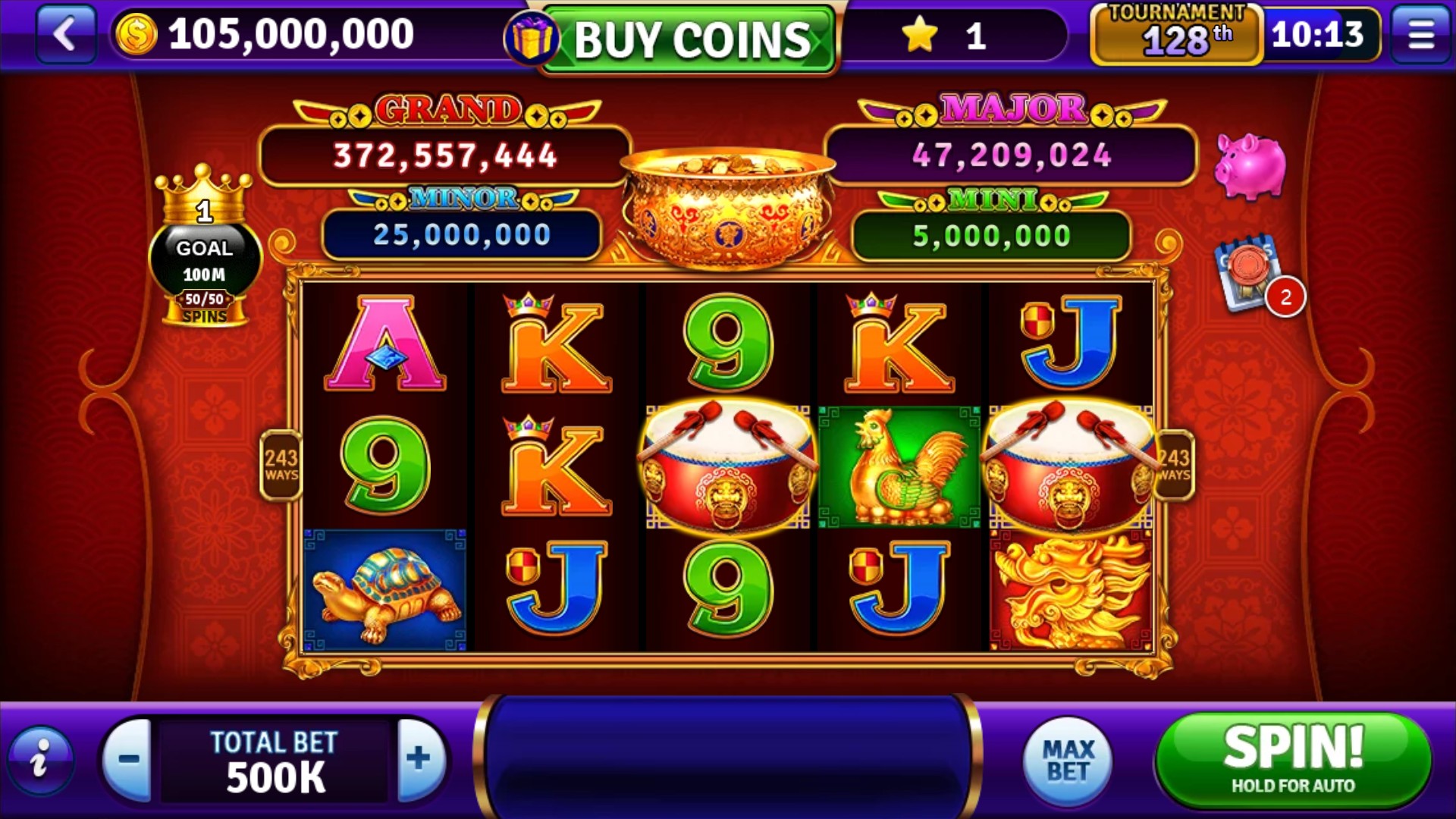The height and width of the screenshot is (819, 1456).
Task: Increase the total bet with plus
Action: pyautogui.click(x=419, y=759)
